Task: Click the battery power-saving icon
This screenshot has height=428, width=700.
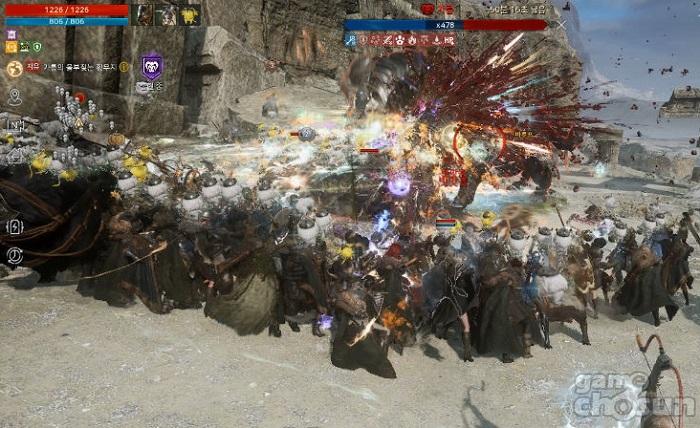Action: click(15, 227)
